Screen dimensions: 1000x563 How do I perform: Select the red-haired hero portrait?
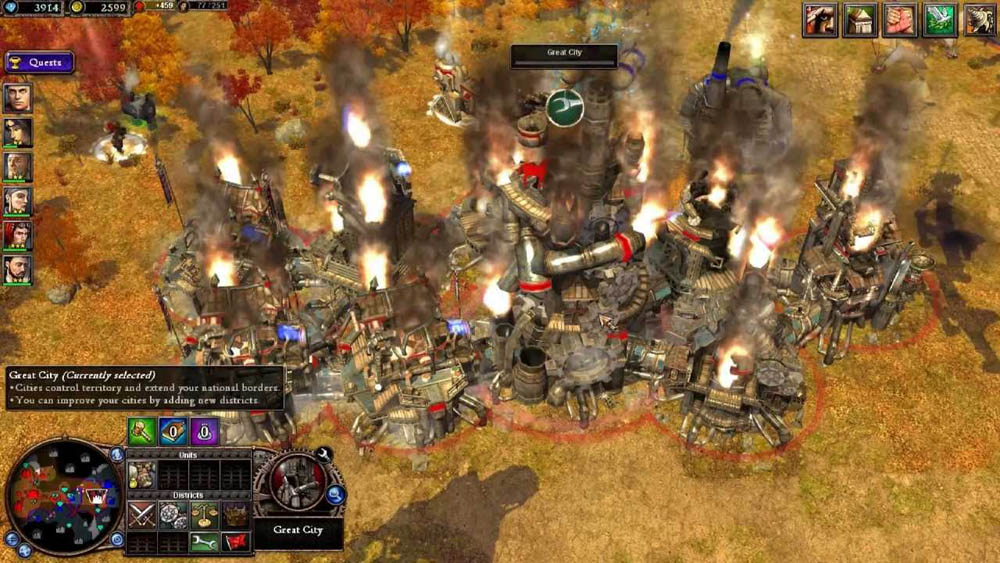click(17, 235)
